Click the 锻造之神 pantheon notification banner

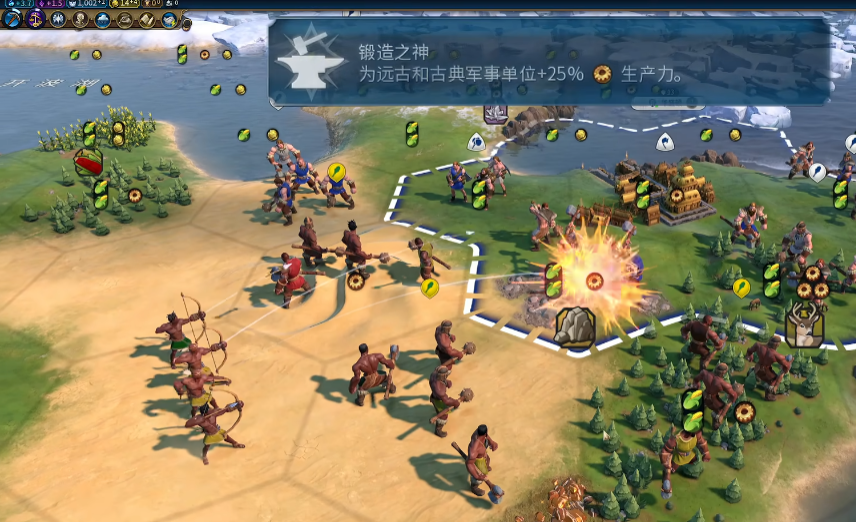click(549, 62)
